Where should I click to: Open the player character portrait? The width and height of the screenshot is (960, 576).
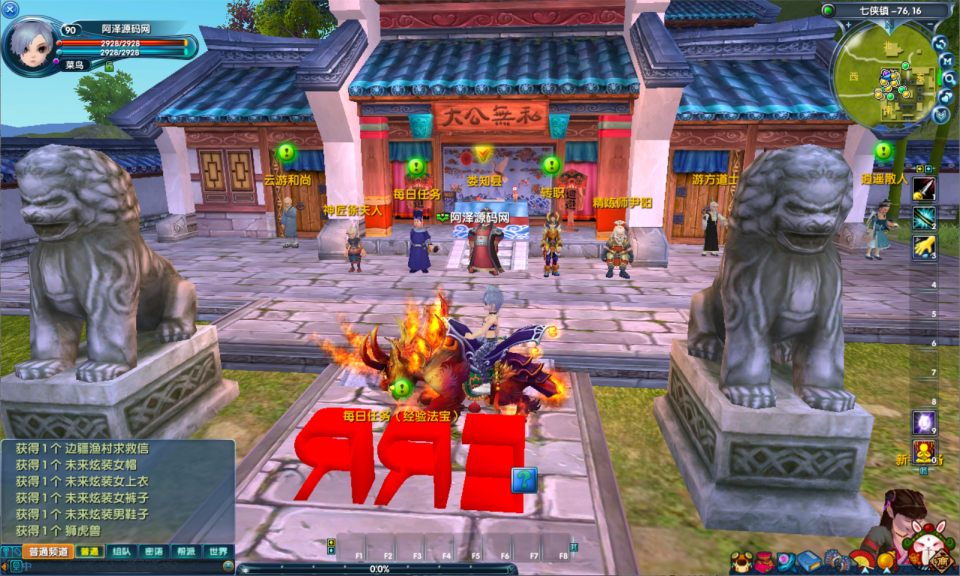coord(31,45)
